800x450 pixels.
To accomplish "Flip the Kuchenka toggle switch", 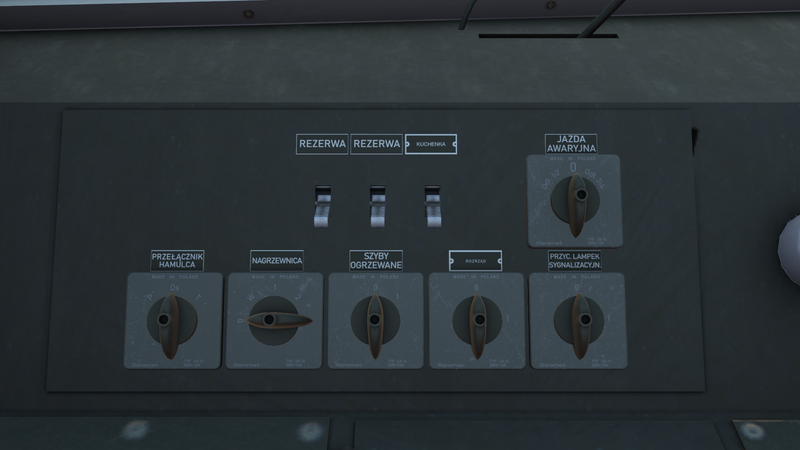I will tap(432, 204).
